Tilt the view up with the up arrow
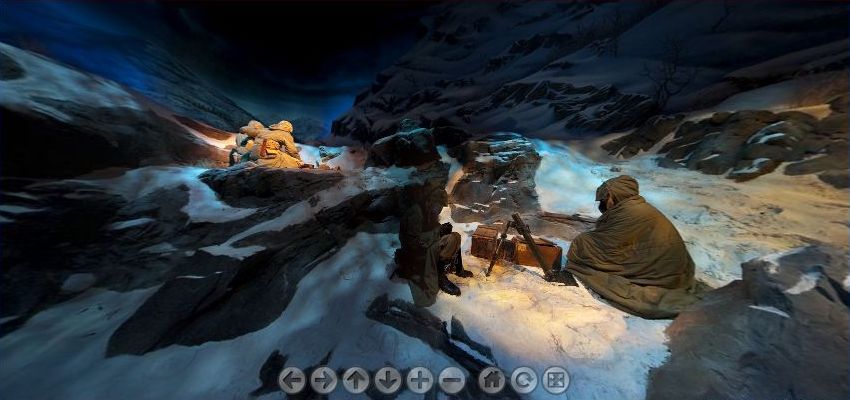850x400 pixels. tap(355, 380)
